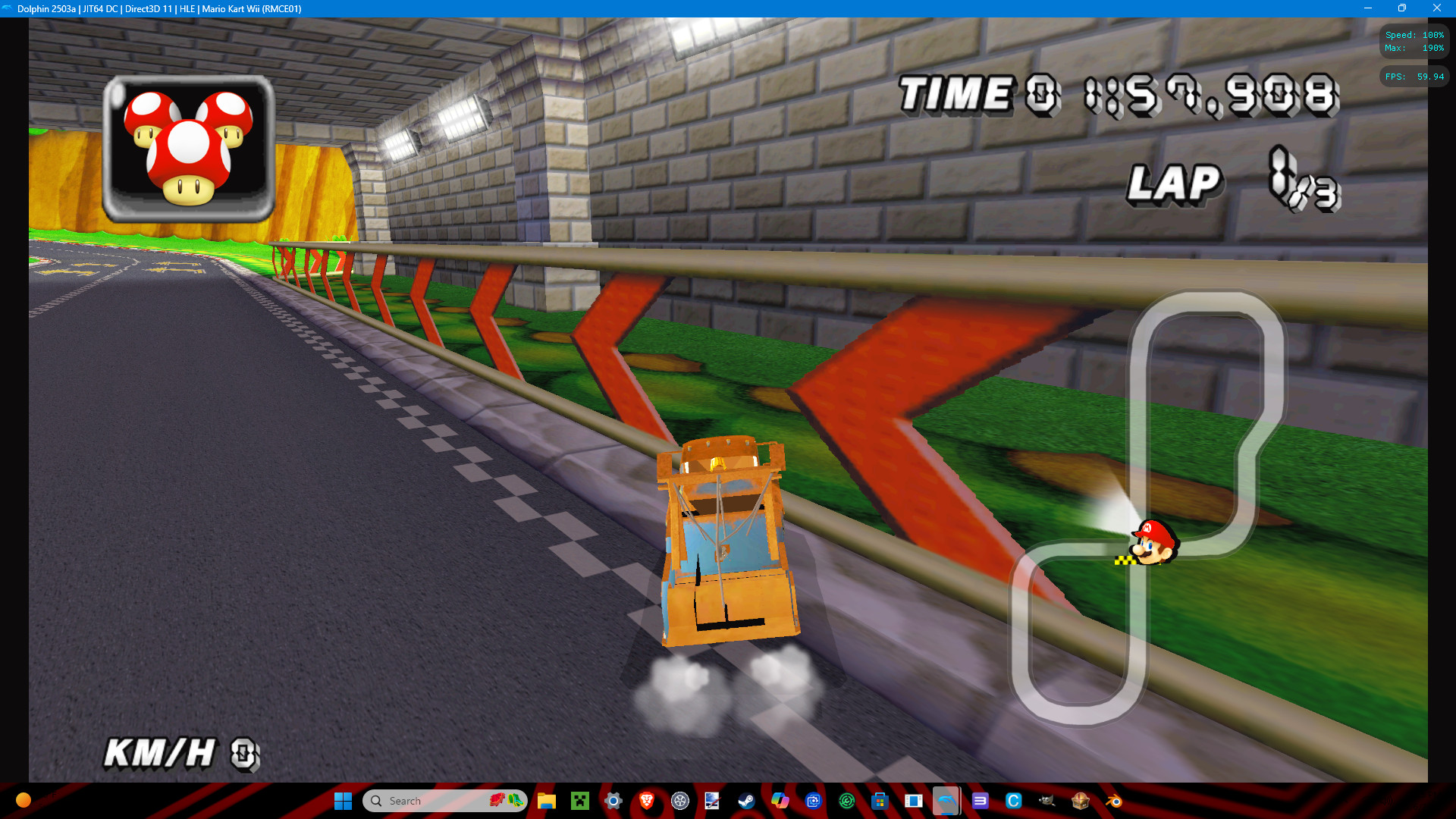
Task: Select the active Dolphin emulator taskbar icon
Action: [946, 801]
